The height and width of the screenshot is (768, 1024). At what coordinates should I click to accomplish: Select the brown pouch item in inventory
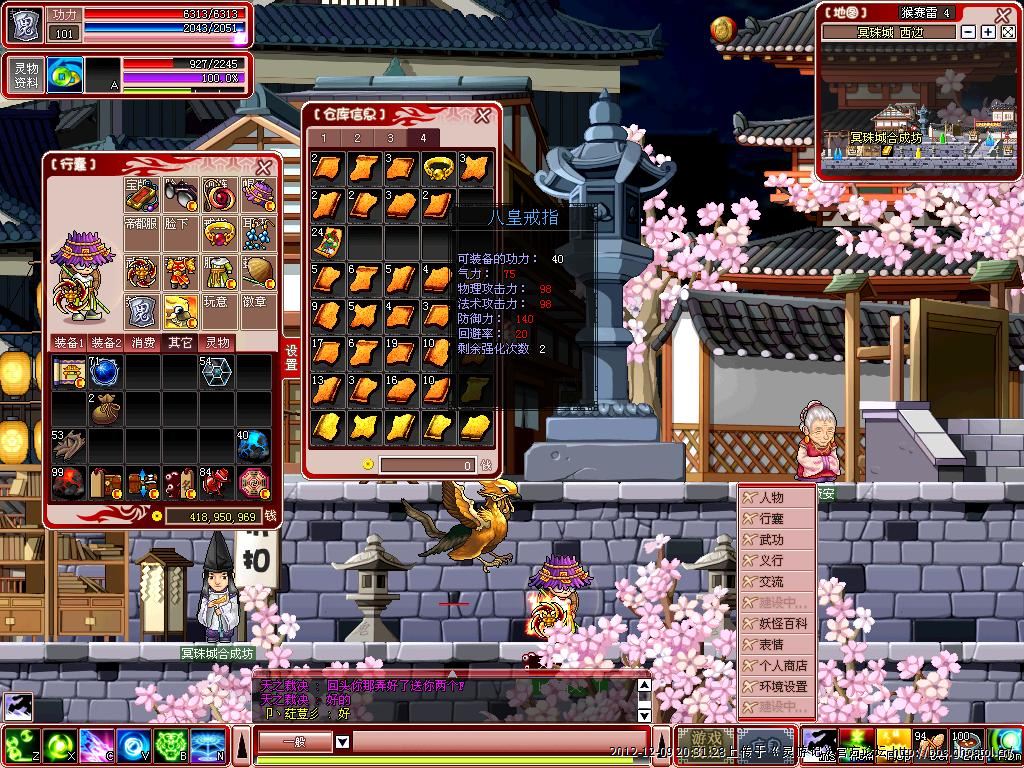105,408
